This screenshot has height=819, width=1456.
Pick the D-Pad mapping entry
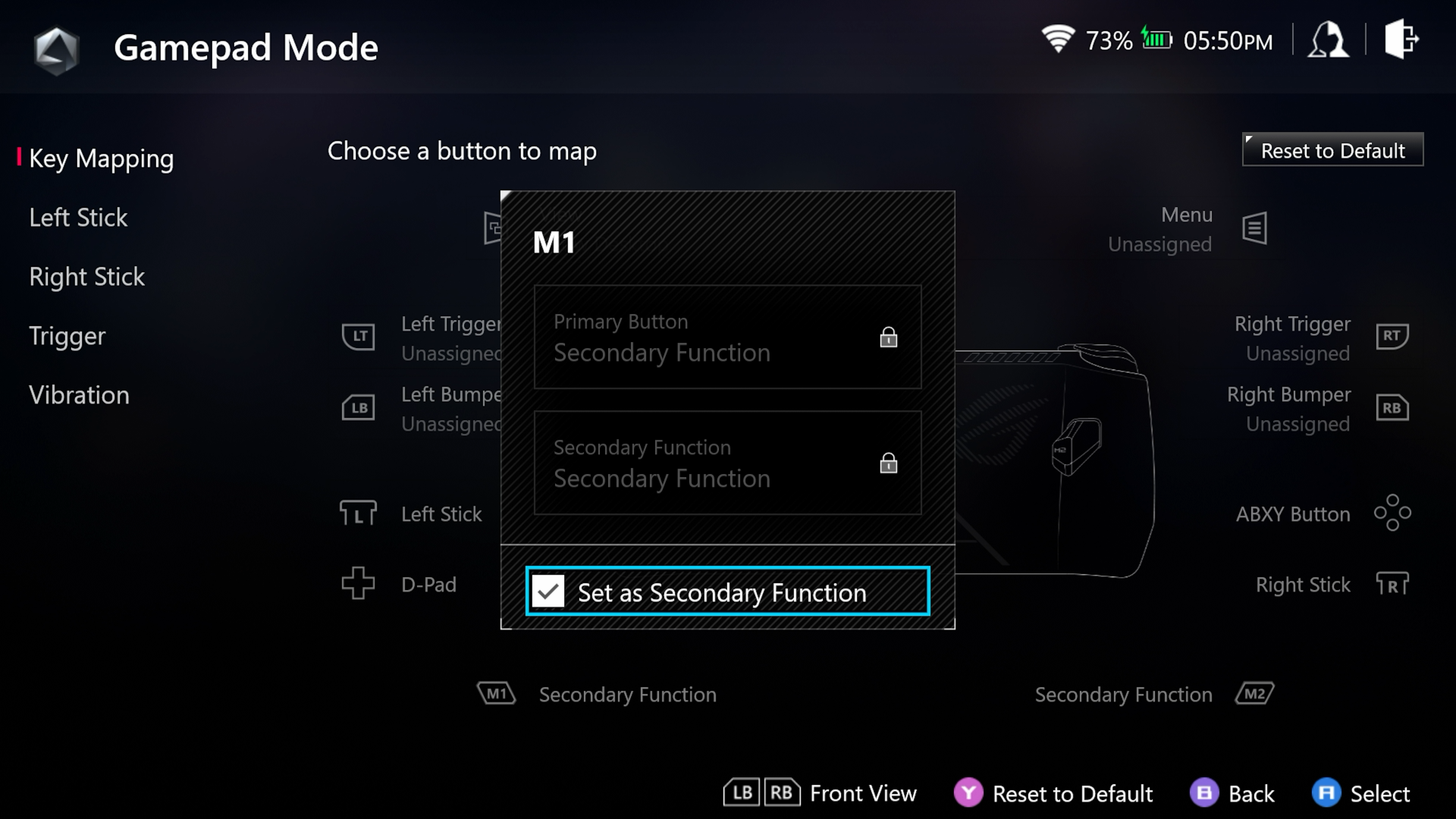coord(400,585)
